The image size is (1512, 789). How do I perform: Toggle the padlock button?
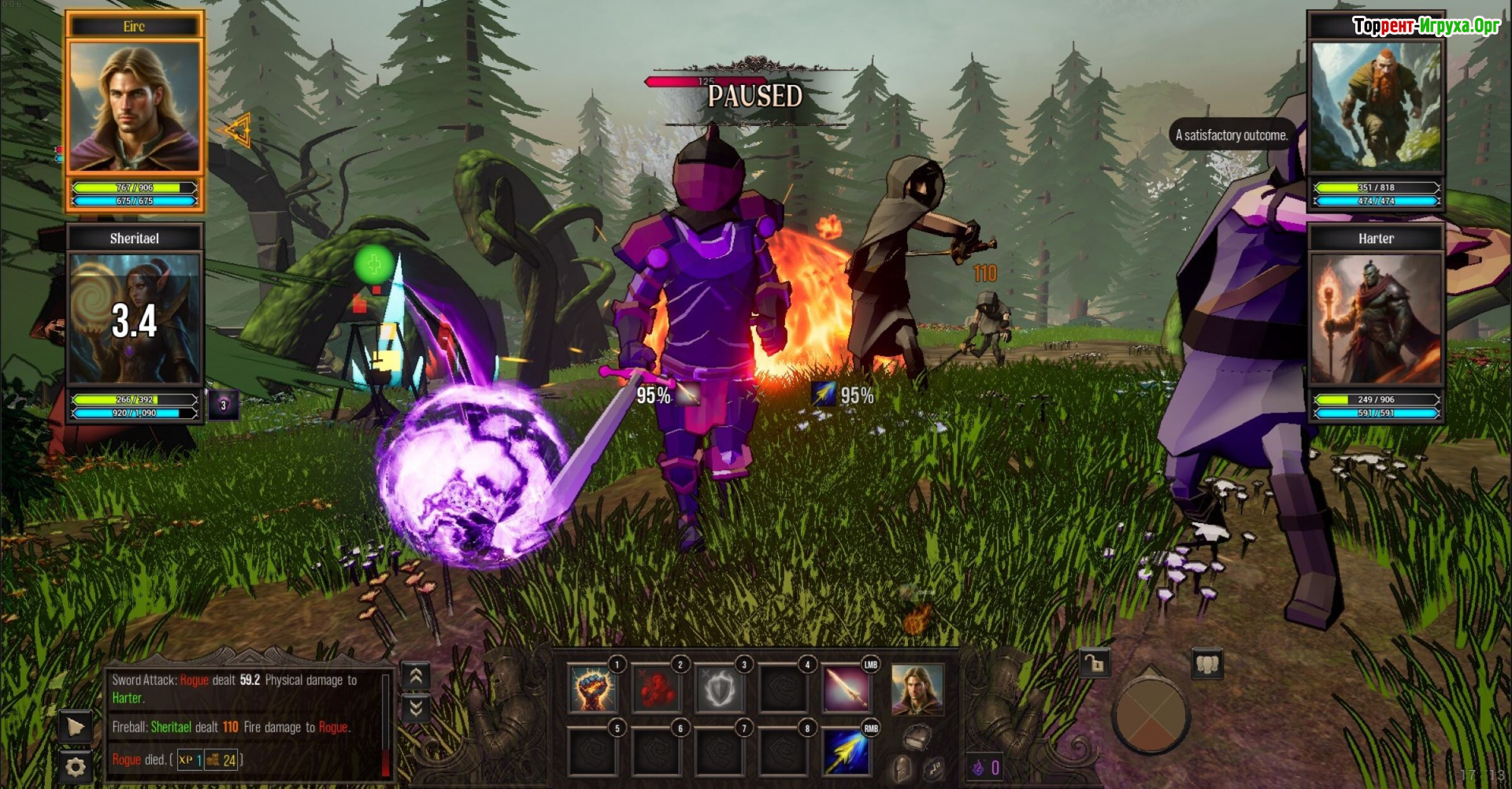pyautogui.click(x=1095, y=664)
